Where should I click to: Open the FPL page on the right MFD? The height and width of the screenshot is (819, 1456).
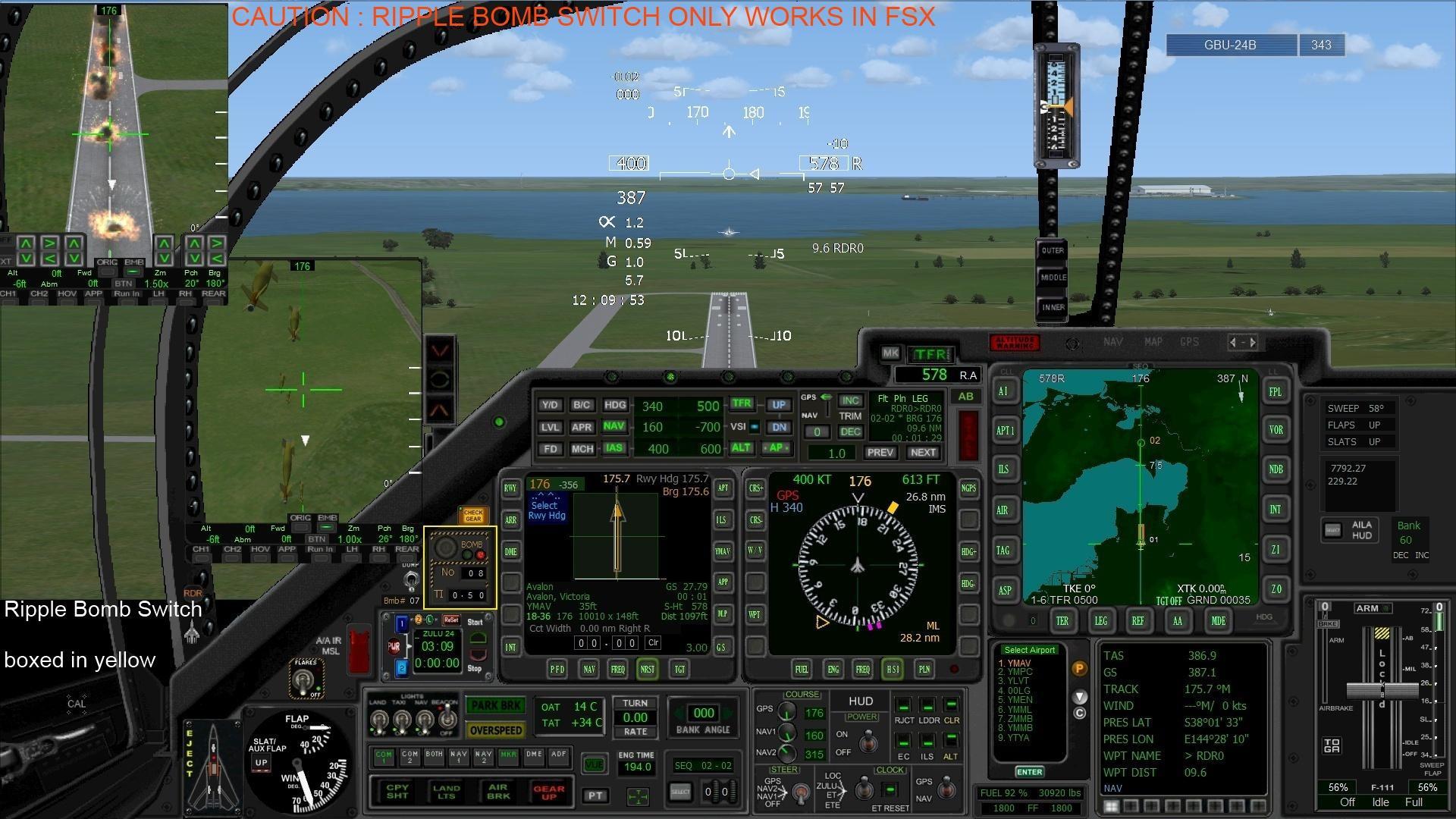1275,391
